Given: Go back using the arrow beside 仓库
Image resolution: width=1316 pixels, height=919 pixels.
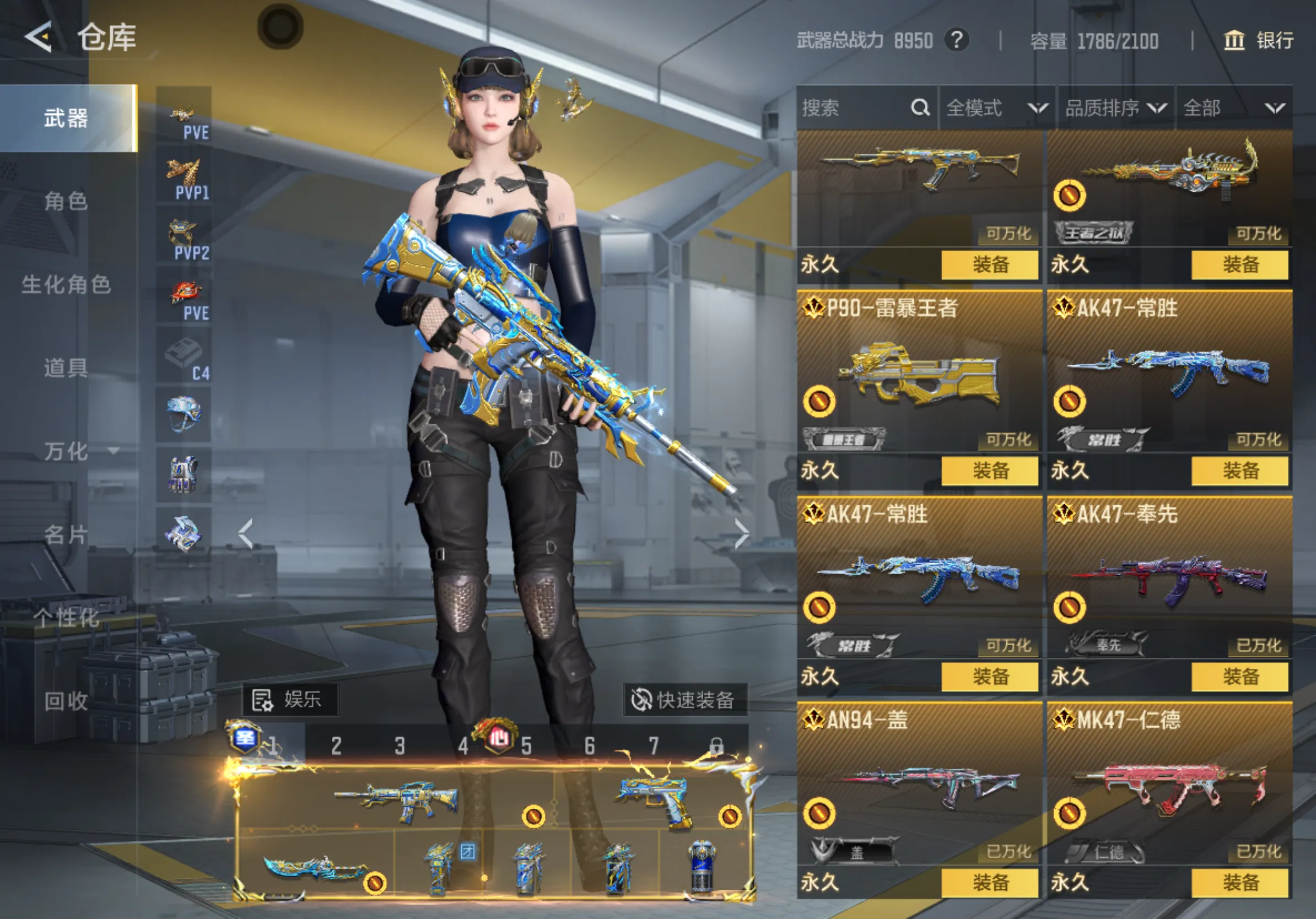Looking at the screenshot, I should point(39,38).
